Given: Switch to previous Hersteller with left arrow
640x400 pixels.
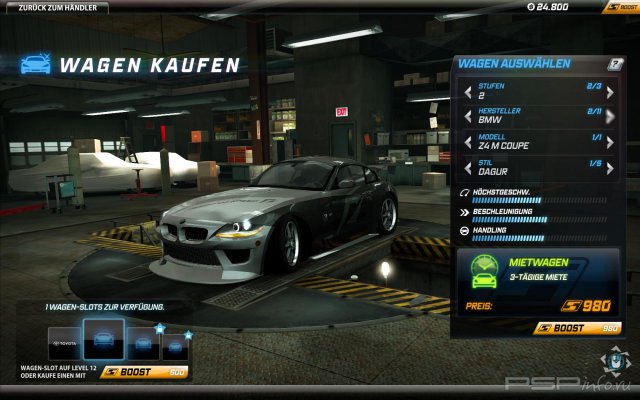Looking at the screenshot, I should click(467, 117).
